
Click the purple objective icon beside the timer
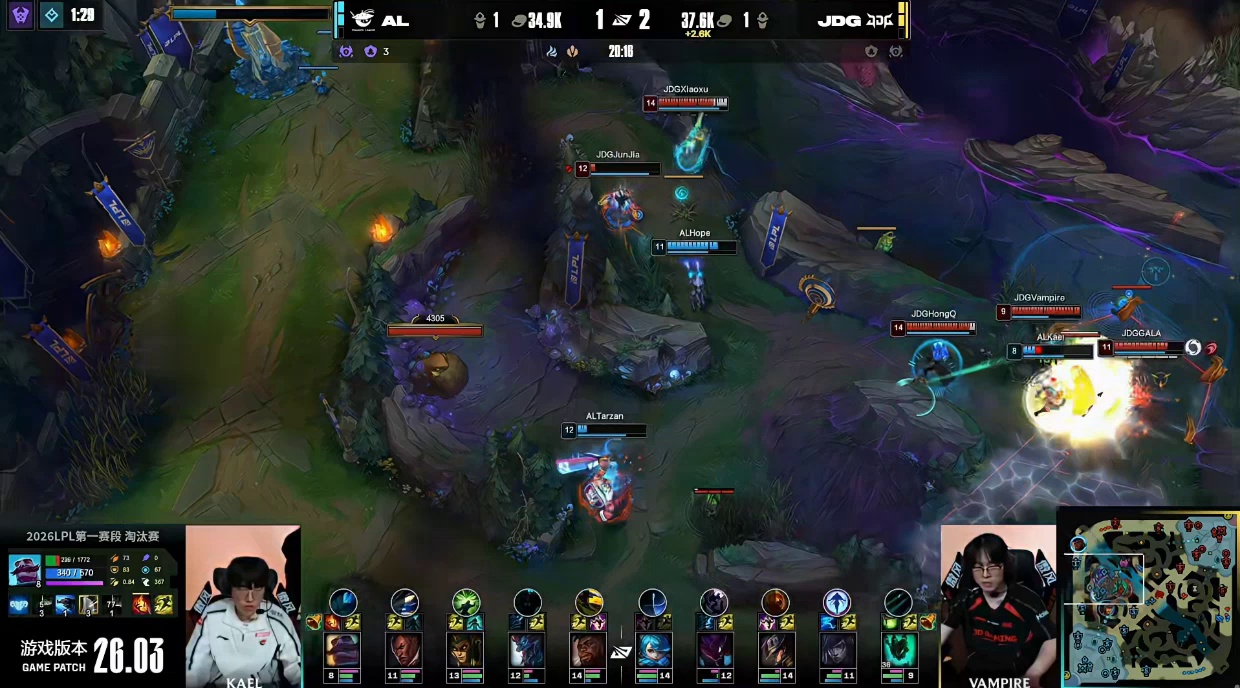click(21, 15)
